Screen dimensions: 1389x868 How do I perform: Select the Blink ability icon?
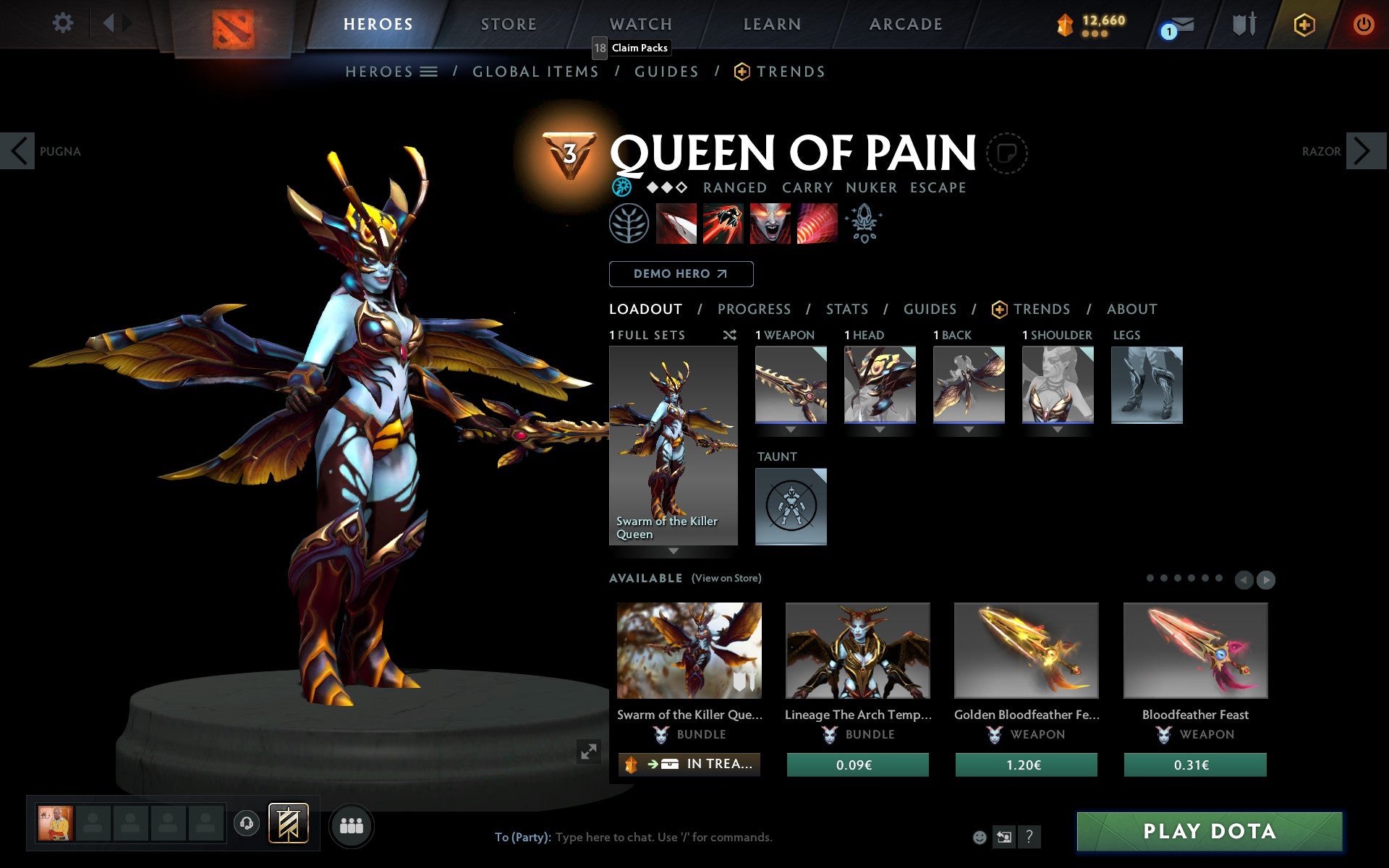click(x=723, y=224)
